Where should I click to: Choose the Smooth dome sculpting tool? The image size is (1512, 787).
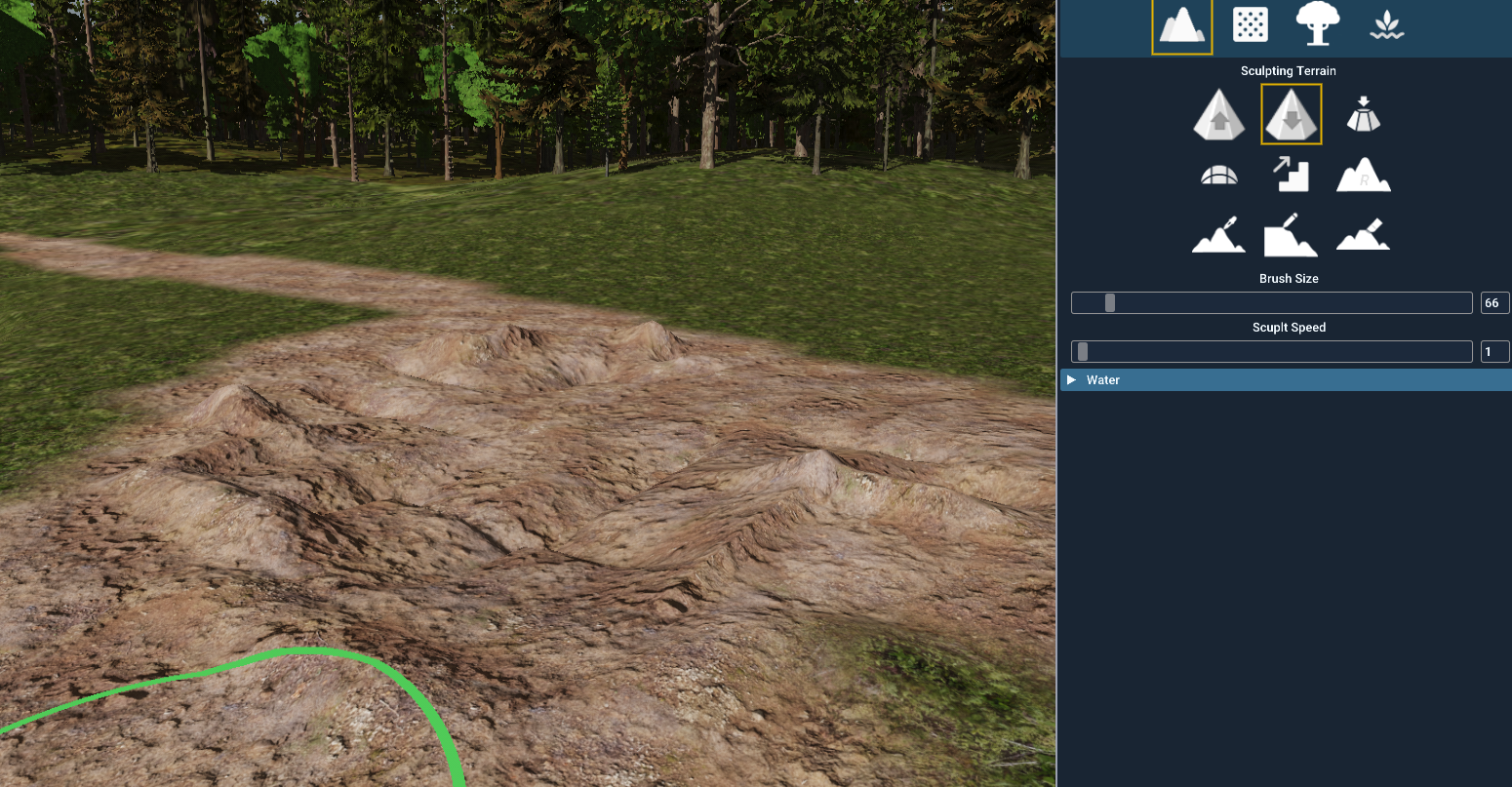coord(1218,174)
